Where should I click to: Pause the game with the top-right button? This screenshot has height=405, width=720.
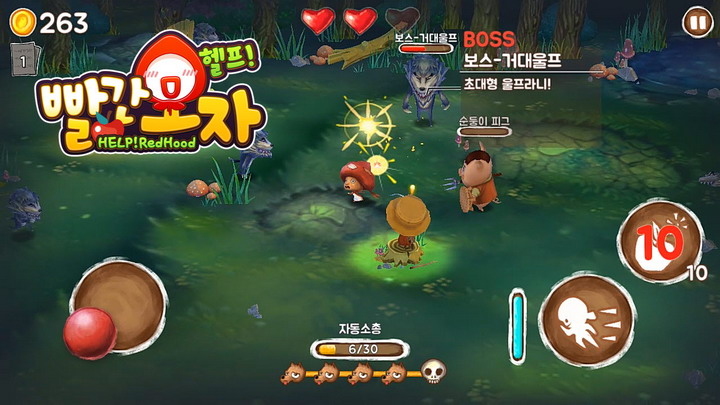pyautogui.click(x=696, y=21)
